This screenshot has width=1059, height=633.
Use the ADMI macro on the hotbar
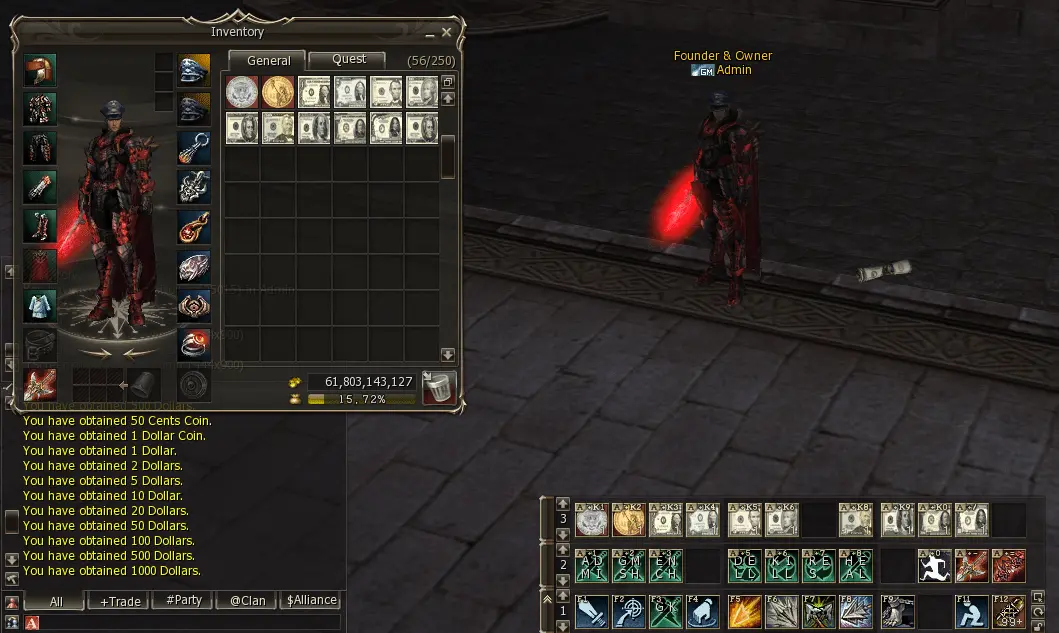591,566
